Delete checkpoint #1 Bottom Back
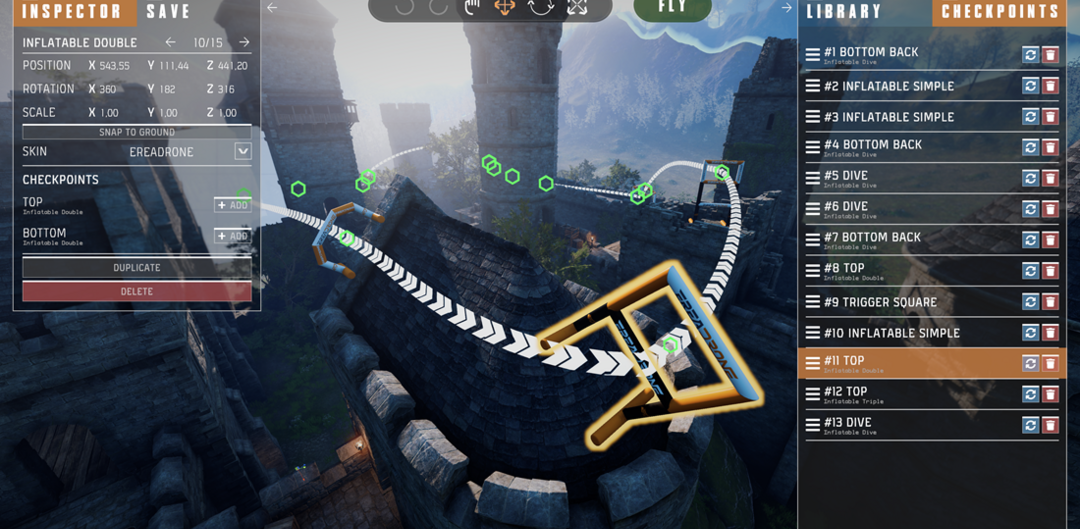Viewport: 1080px width, 529px height. [1050, 55]
